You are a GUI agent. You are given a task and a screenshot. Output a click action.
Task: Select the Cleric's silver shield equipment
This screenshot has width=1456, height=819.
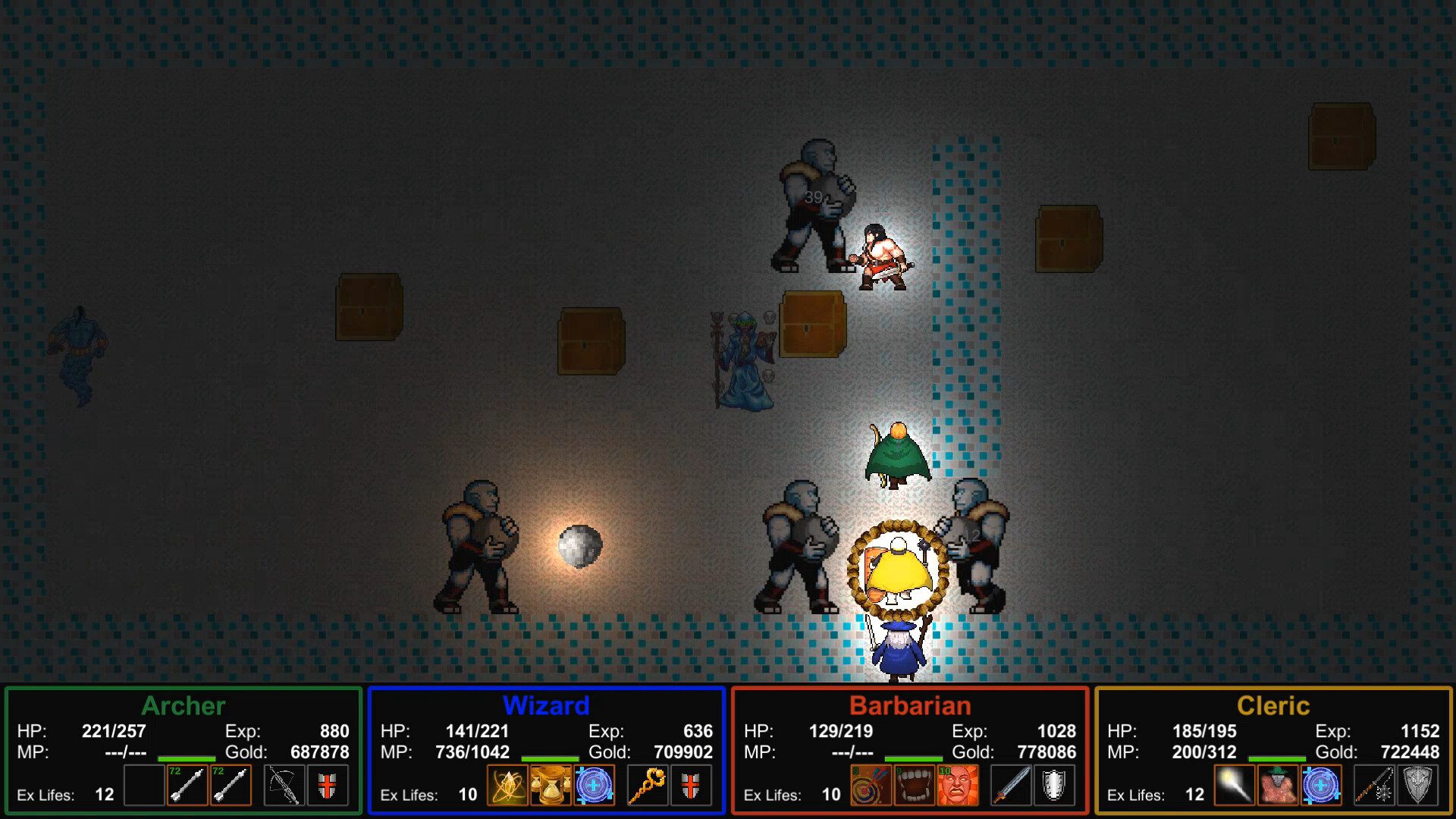pyautogui.click(x=1419, y=785)
